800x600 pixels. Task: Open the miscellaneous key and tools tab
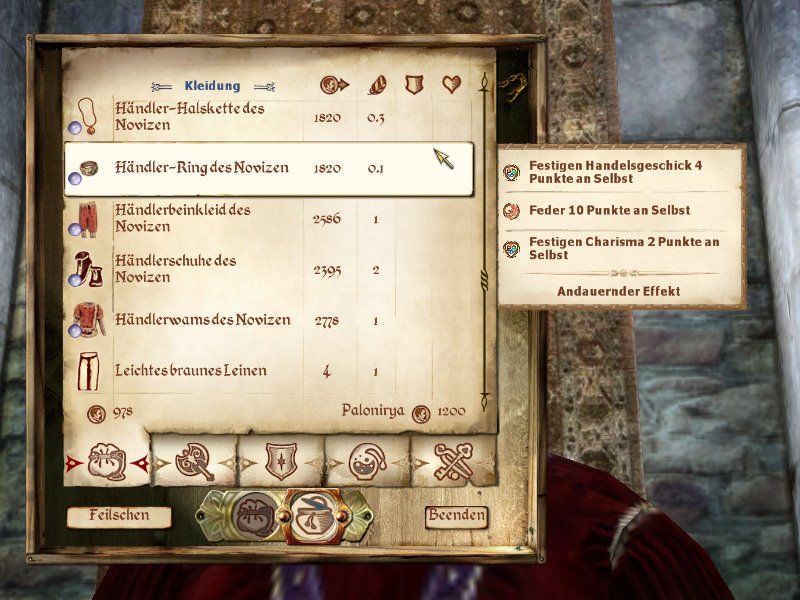(453, 461)
